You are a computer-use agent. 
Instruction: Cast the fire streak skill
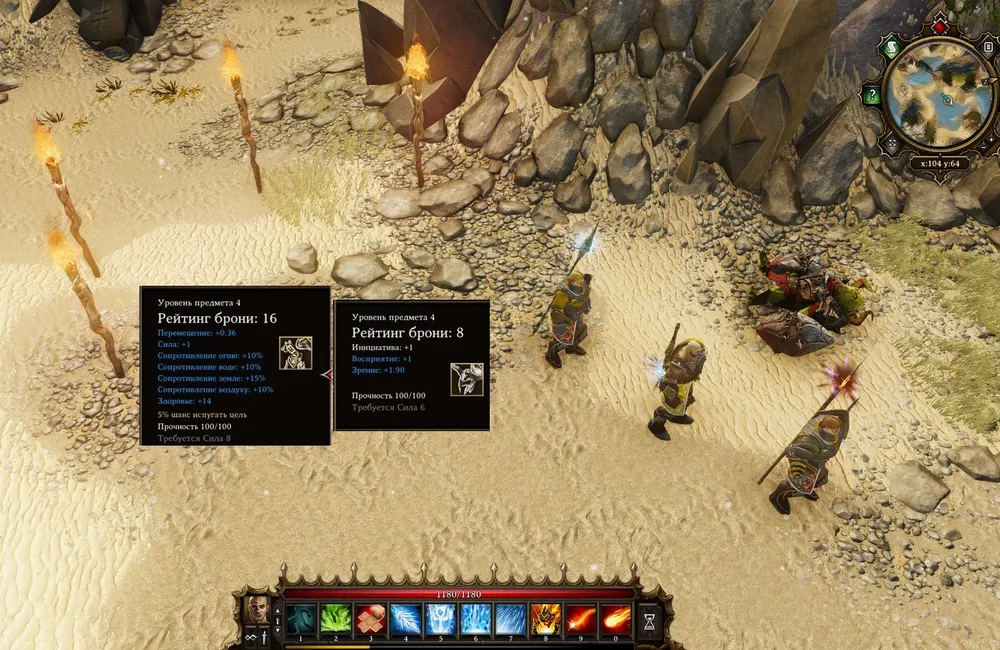coord(580,619)
